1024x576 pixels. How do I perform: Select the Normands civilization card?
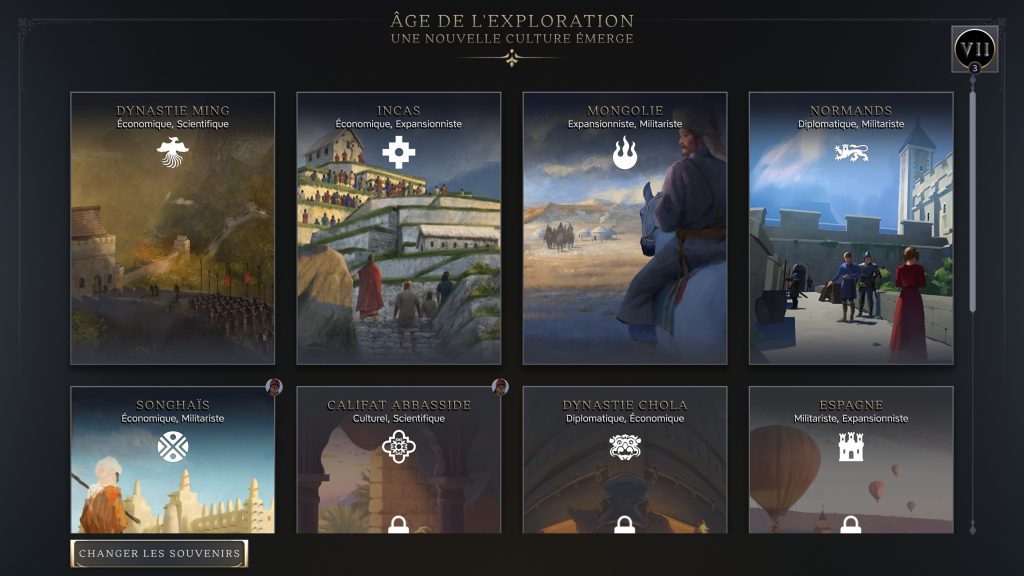pos(850,228)
